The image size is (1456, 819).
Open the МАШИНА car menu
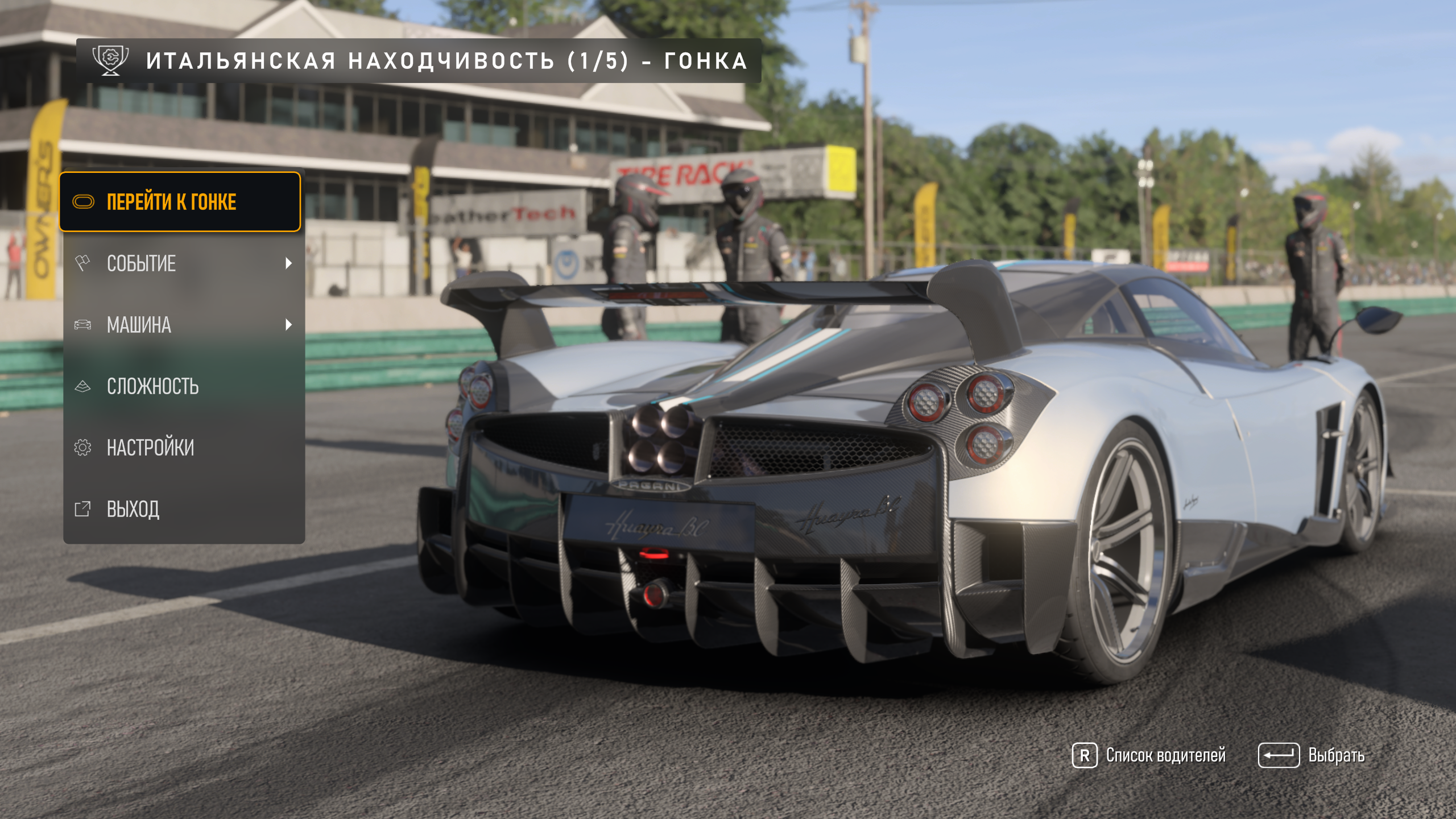[x=183, y=325]
